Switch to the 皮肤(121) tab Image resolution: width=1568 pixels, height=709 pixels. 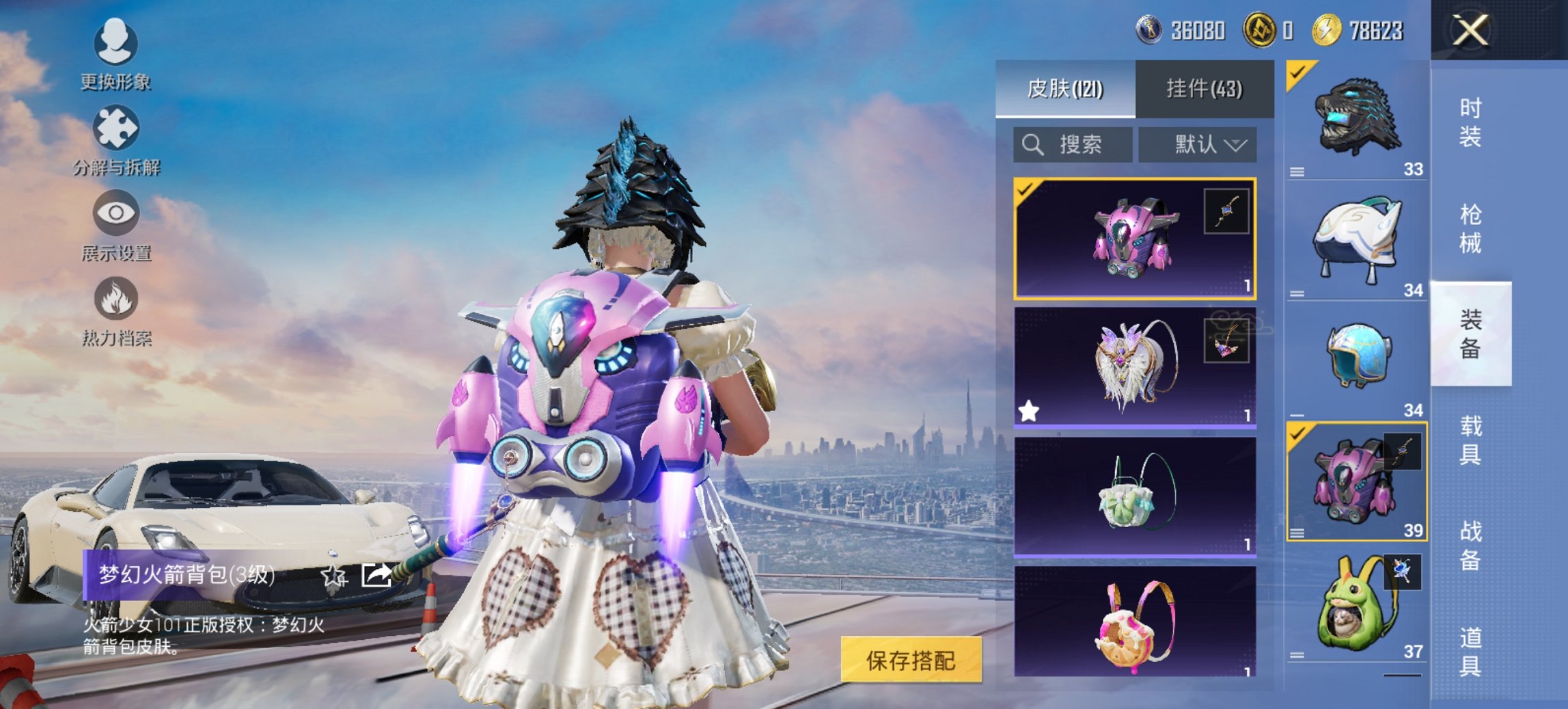point(1066,89)
